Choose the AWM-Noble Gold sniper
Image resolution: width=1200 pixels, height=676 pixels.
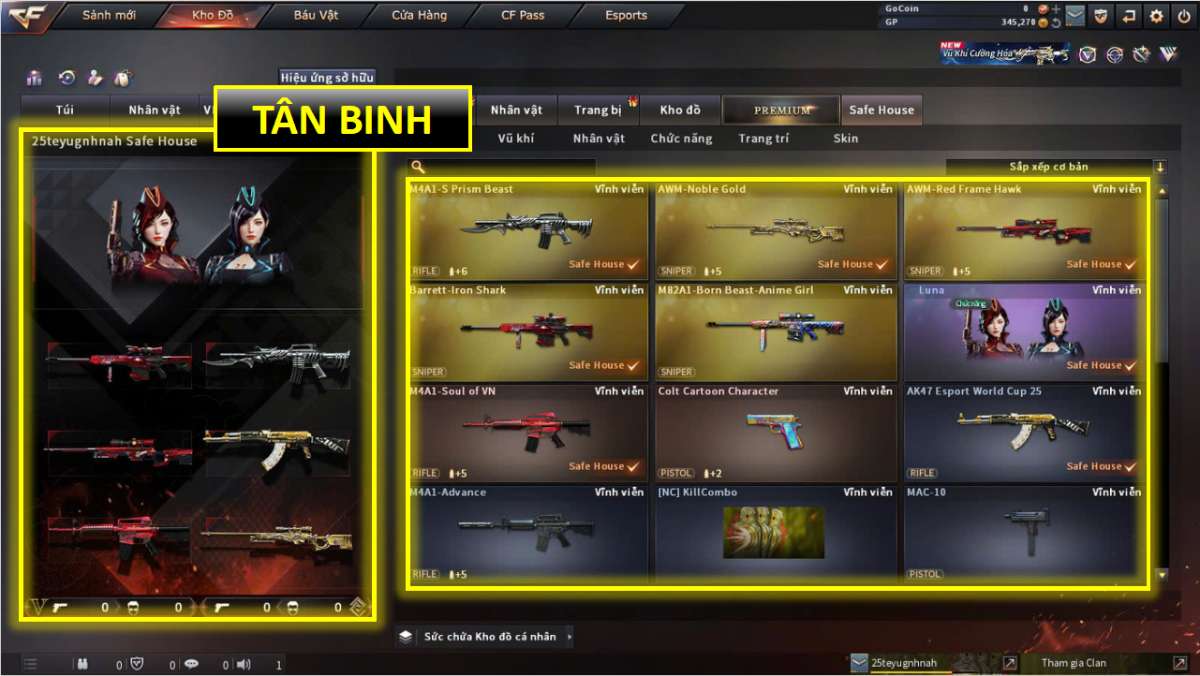click(x=776, y=231)
